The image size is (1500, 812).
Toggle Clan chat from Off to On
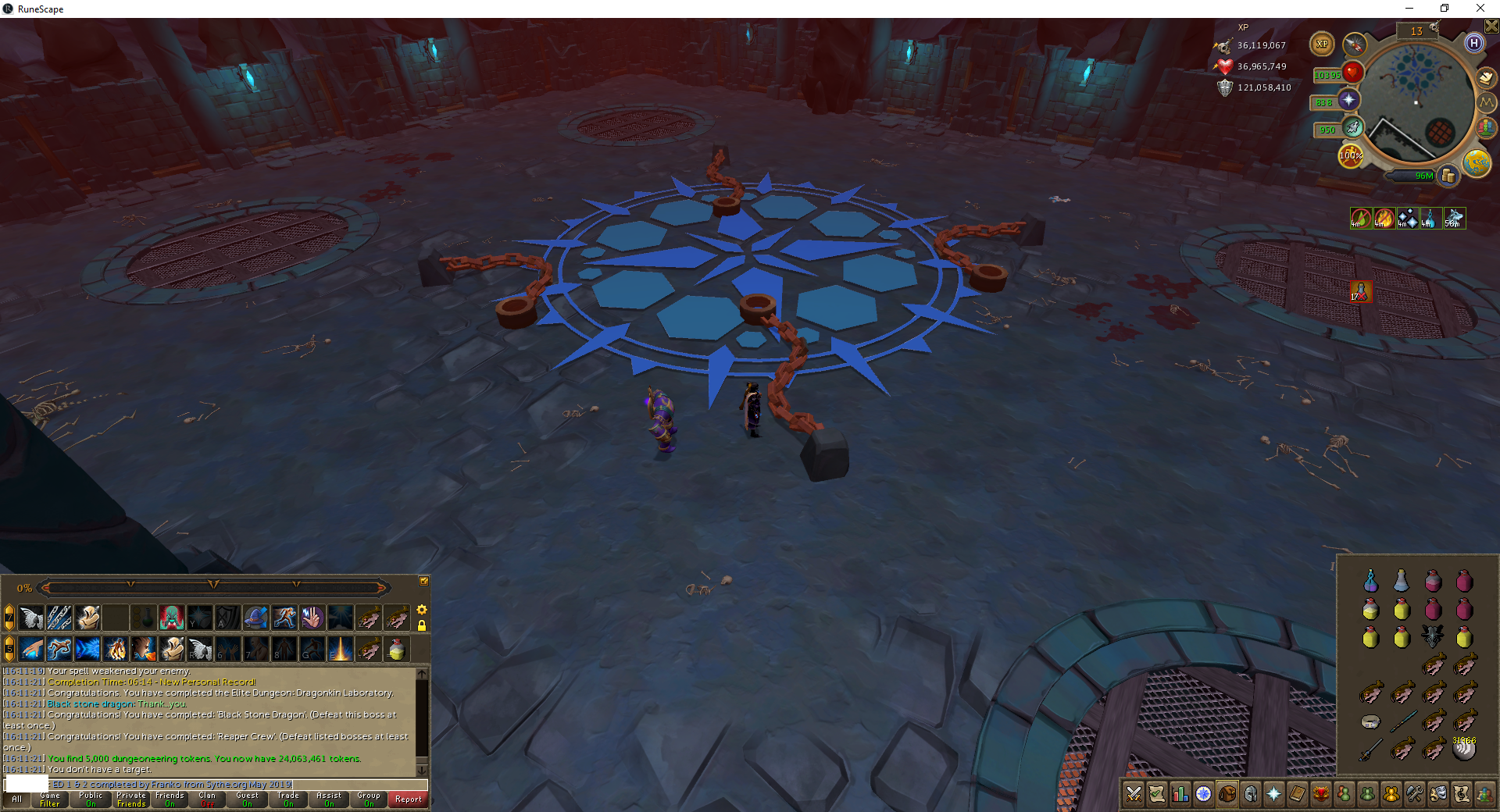click(x=207, y=800)
